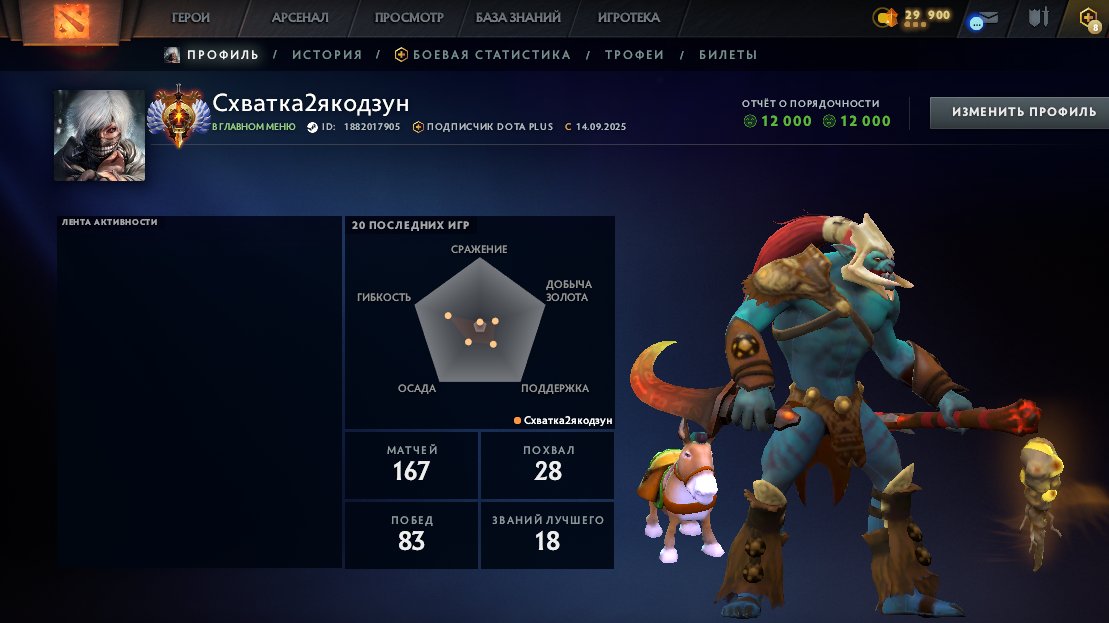Switch to the БИЛЕТЫ tab
Image resolution: width=1109 pixels, height=623 pixels.
[x=728, y=55]
